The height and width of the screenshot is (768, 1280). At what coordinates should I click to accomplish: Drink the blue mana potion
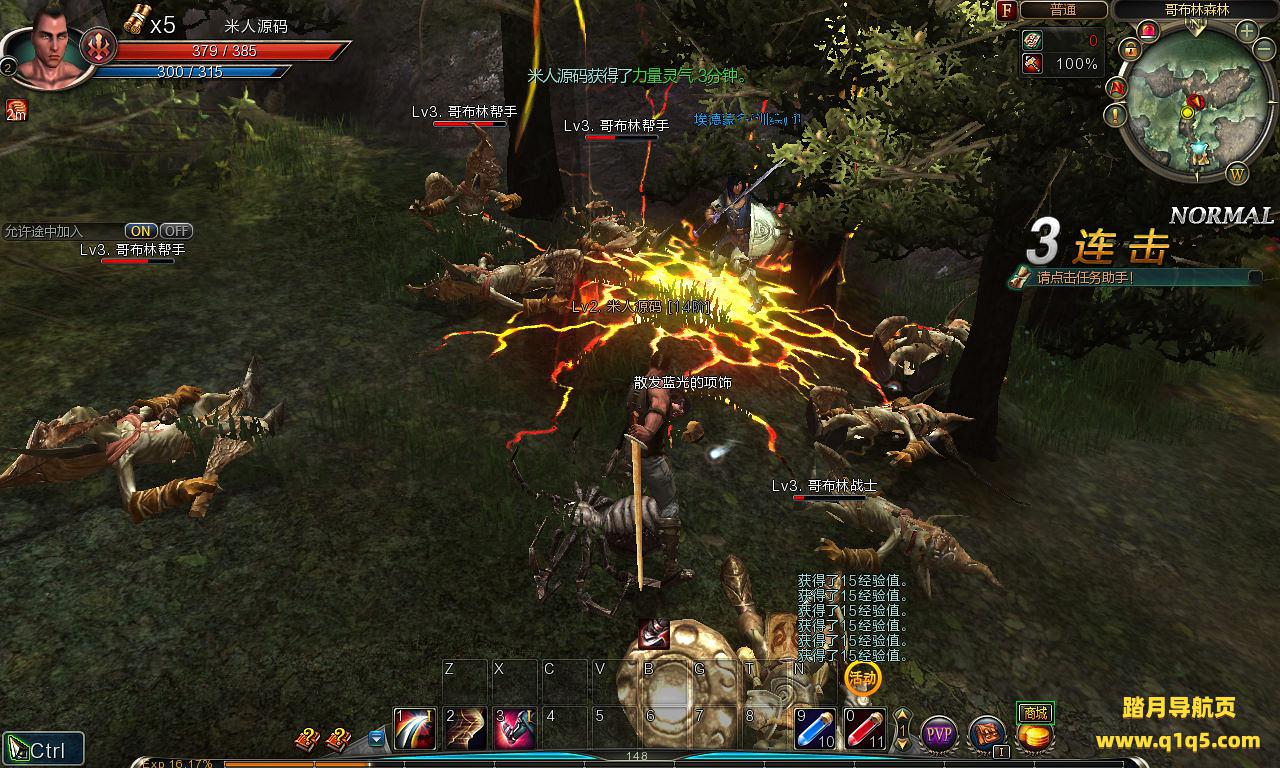click(x=815, y=729)
